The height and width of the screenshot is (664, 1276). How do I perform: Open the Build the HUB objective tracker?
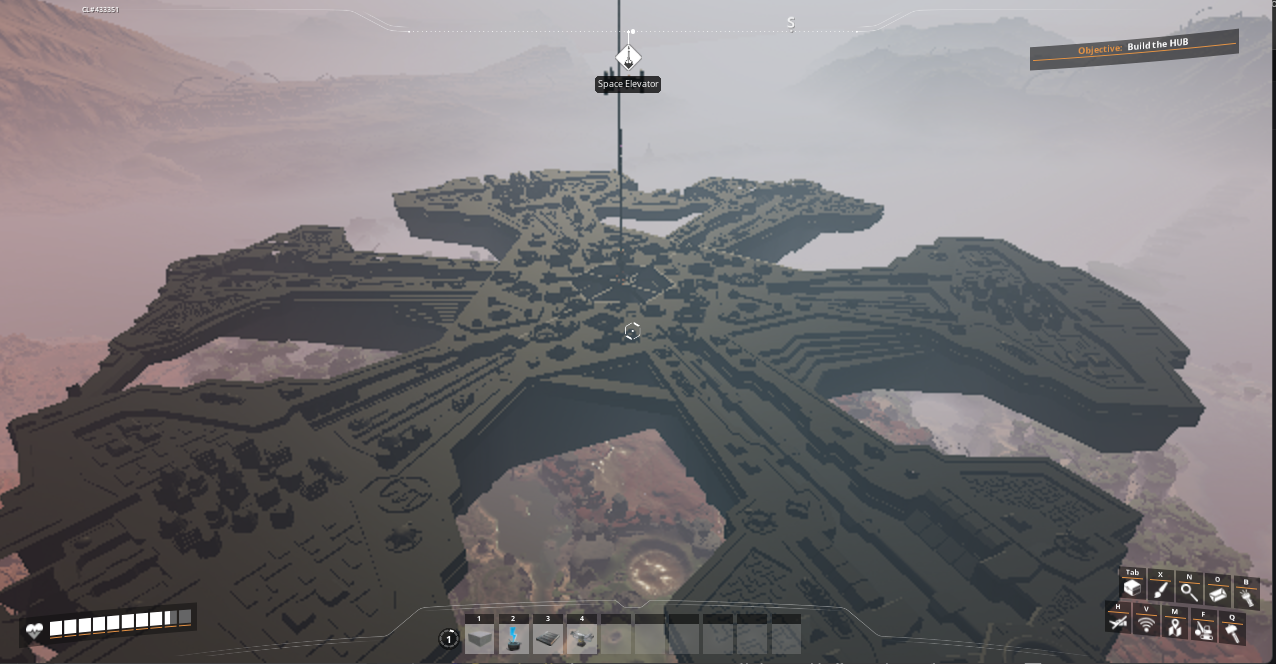pyautogui.click(x=1134, y=49)
